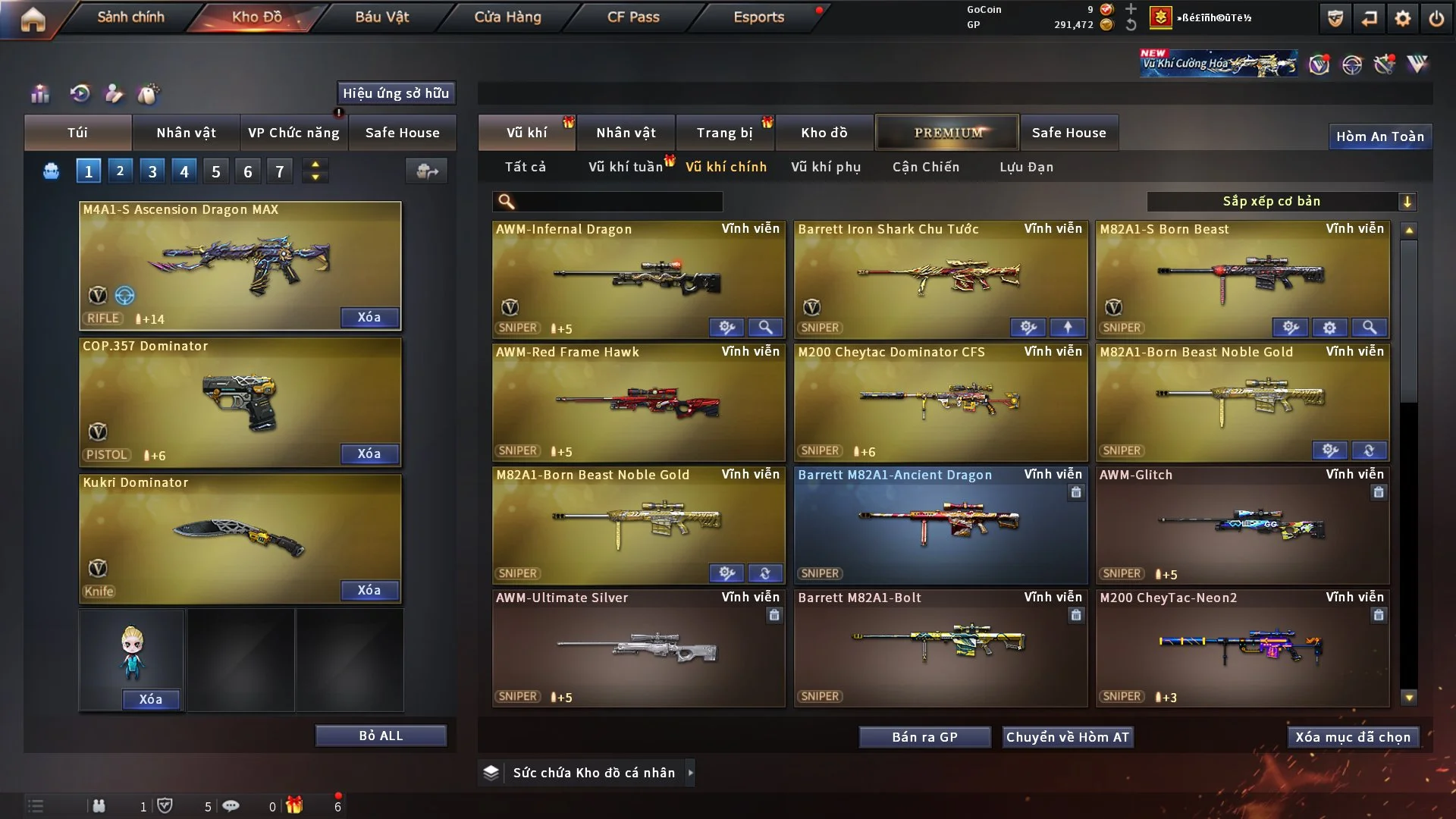Select bag slot number 3
Viewport: 1456px width, 819px height.
tap(152, 171)
